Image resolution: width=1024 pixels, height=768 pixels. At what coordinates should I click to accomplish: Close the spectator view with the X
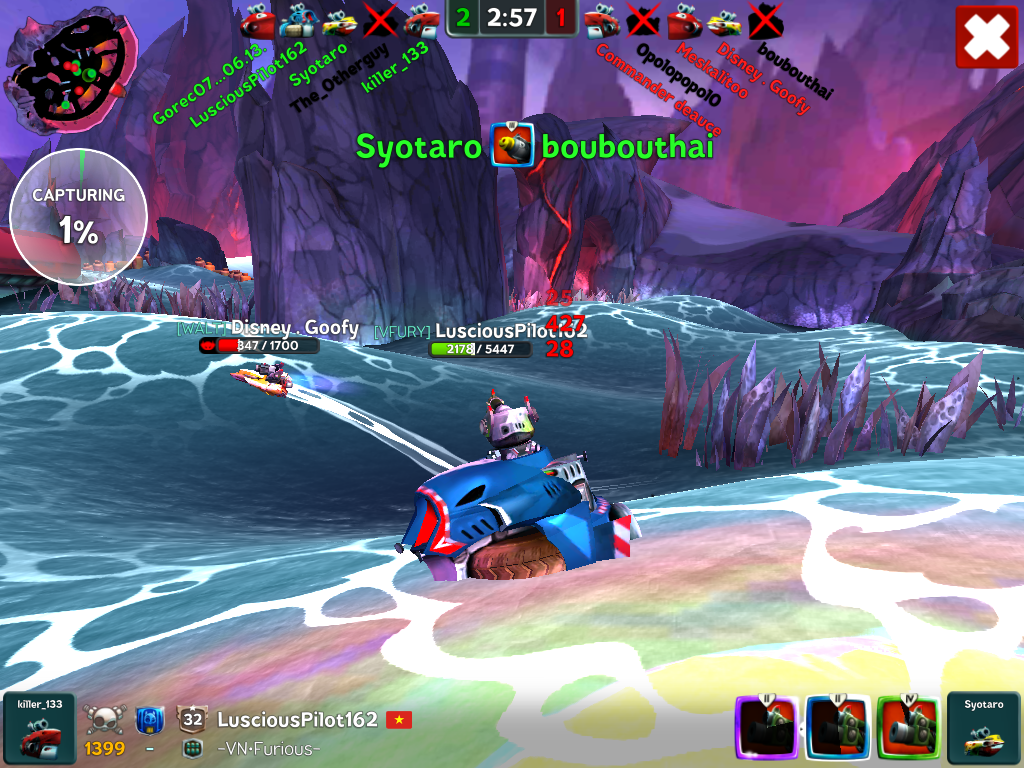986,37
